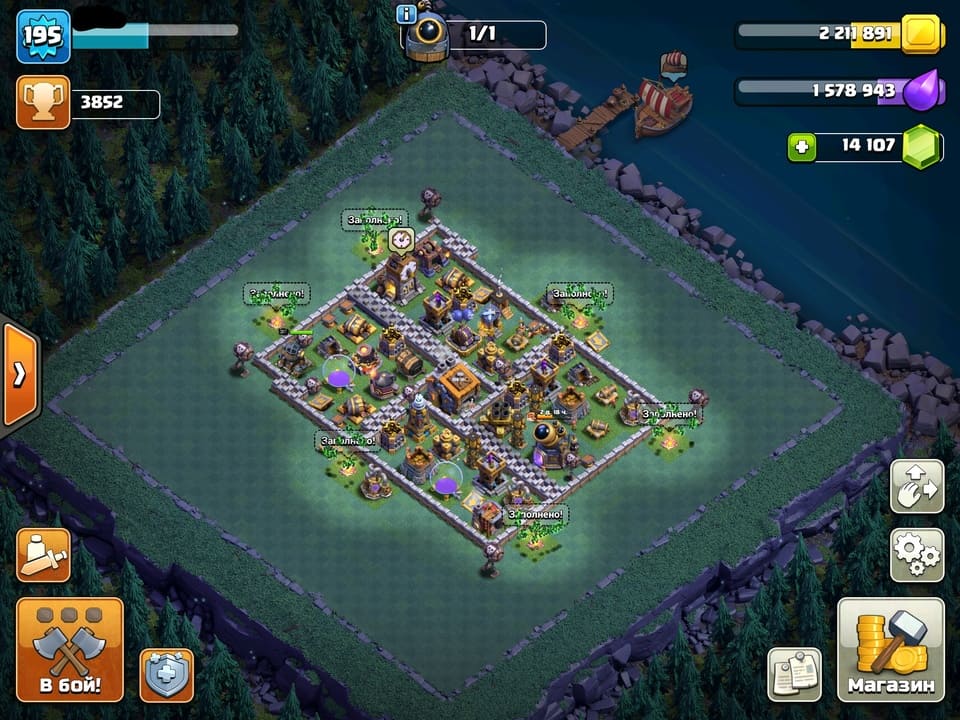The image size is (960, 720).
Task: Open the notes scroll next to the shop
Action: pos(794,674)
